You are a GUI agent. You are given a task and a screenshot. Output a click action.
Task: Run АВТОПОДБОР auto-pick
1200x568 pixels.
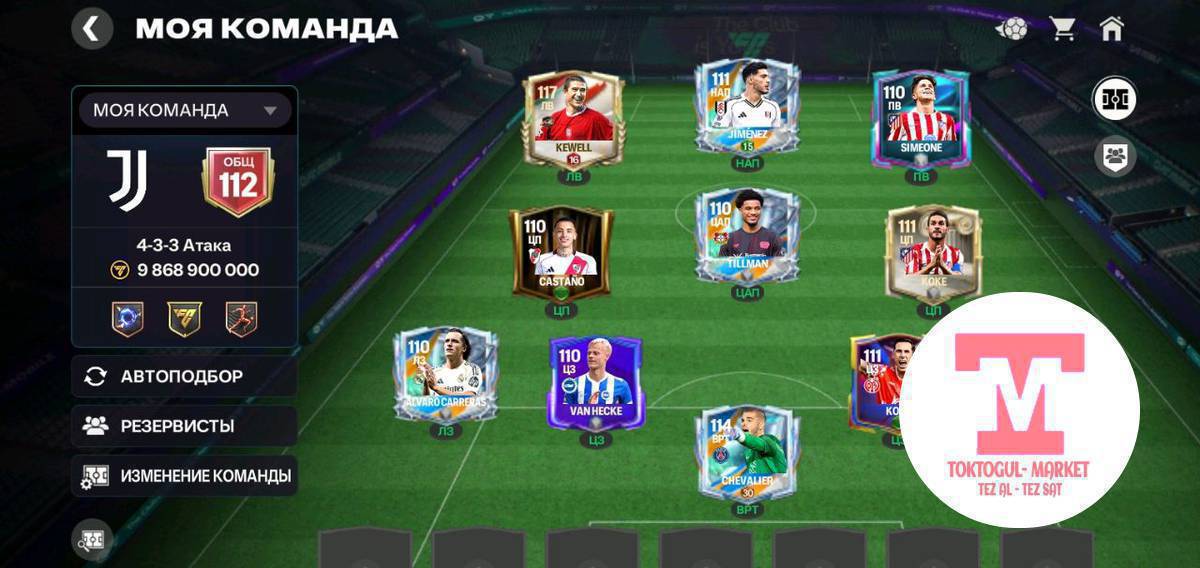(x=184, y=376)
